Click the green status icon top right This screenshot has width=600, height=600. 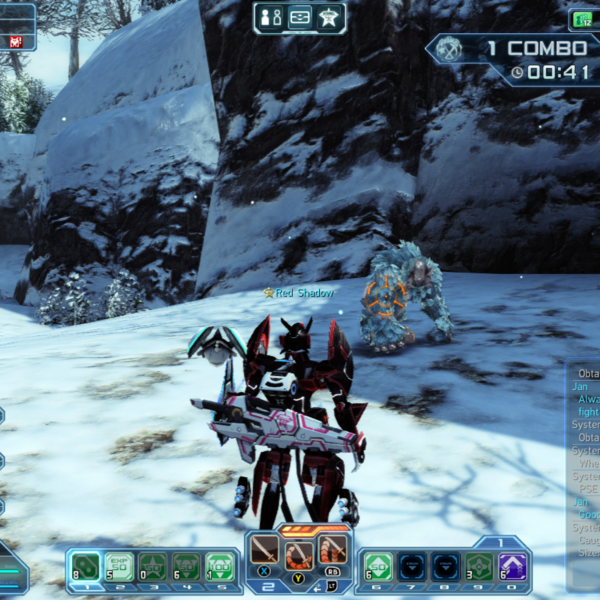click(582, 19)
